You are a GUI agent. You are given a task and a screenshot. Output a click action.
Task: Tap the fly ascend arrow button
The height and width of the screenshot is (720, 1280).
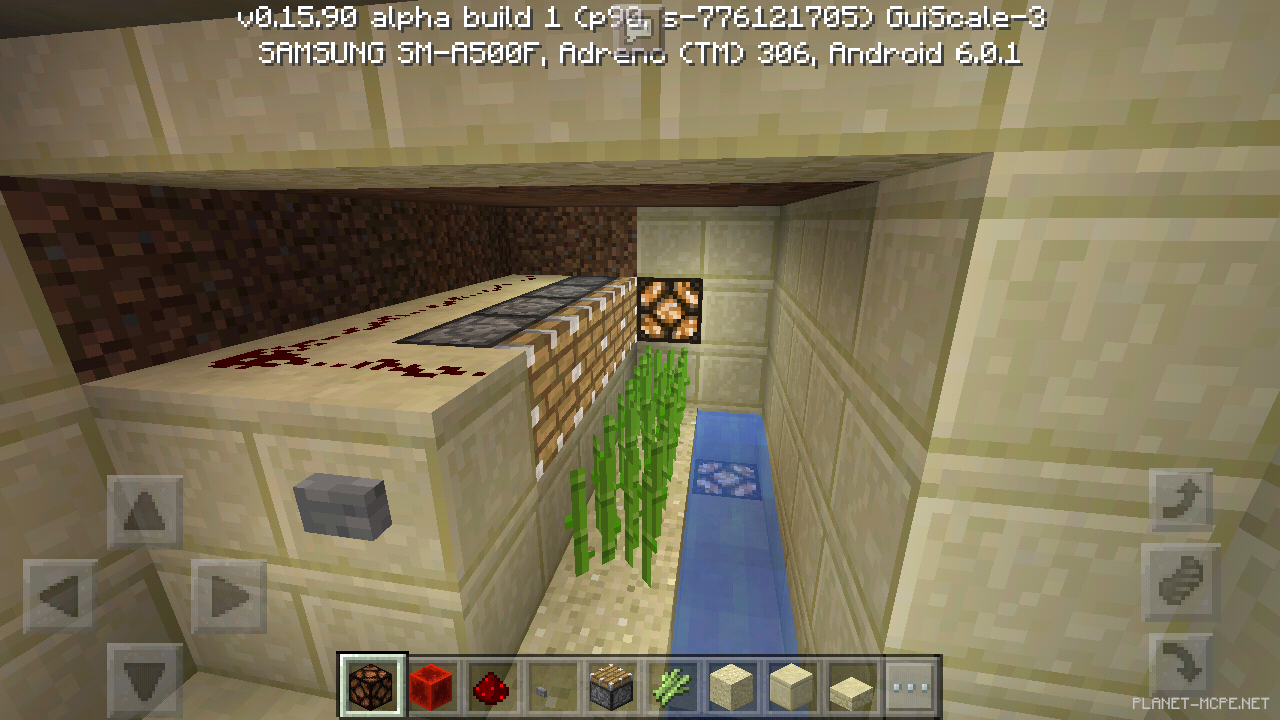point(1183,497)
